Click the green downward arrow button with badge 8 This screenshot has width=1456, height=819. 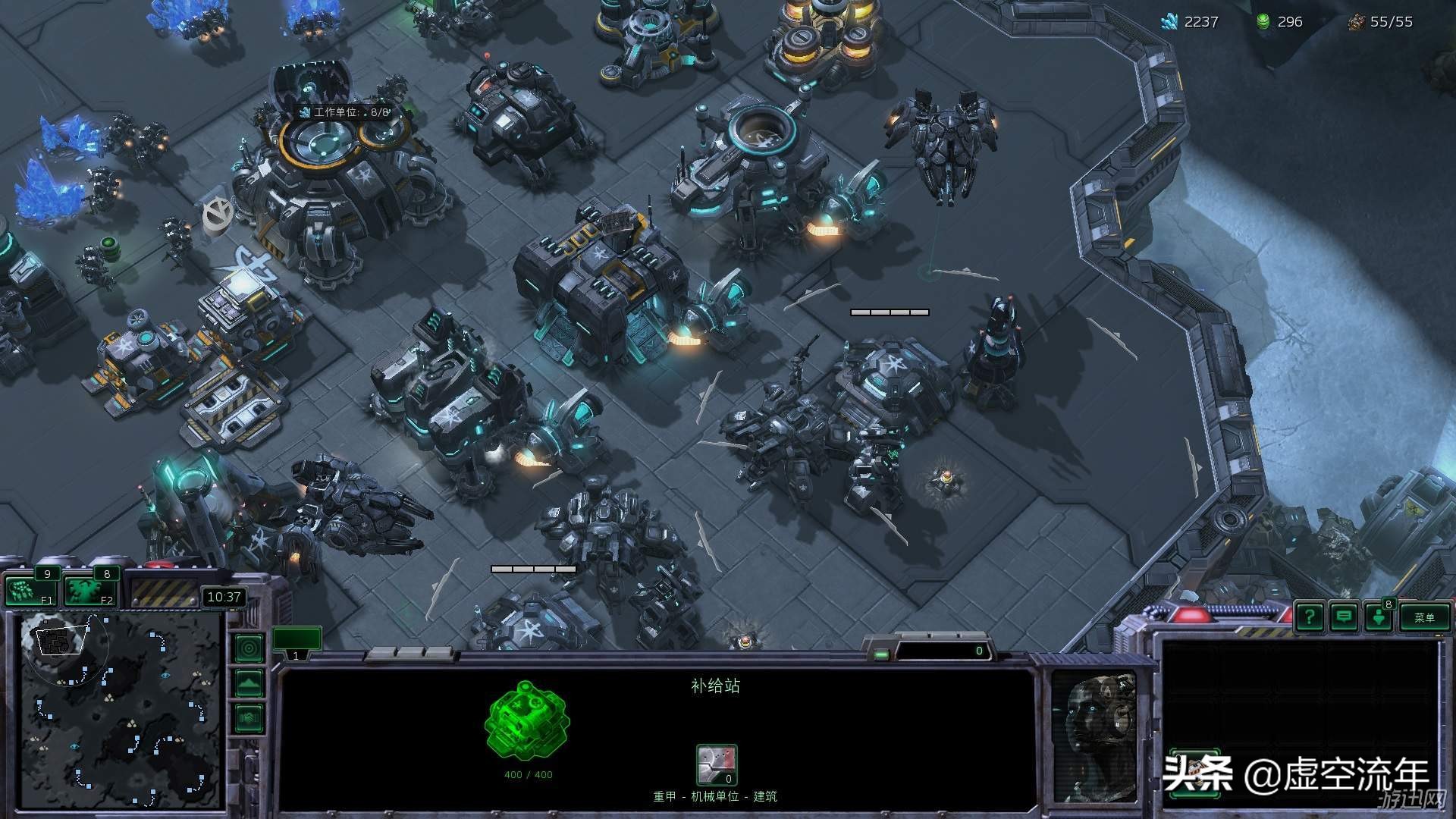(x=1379, y=617)
